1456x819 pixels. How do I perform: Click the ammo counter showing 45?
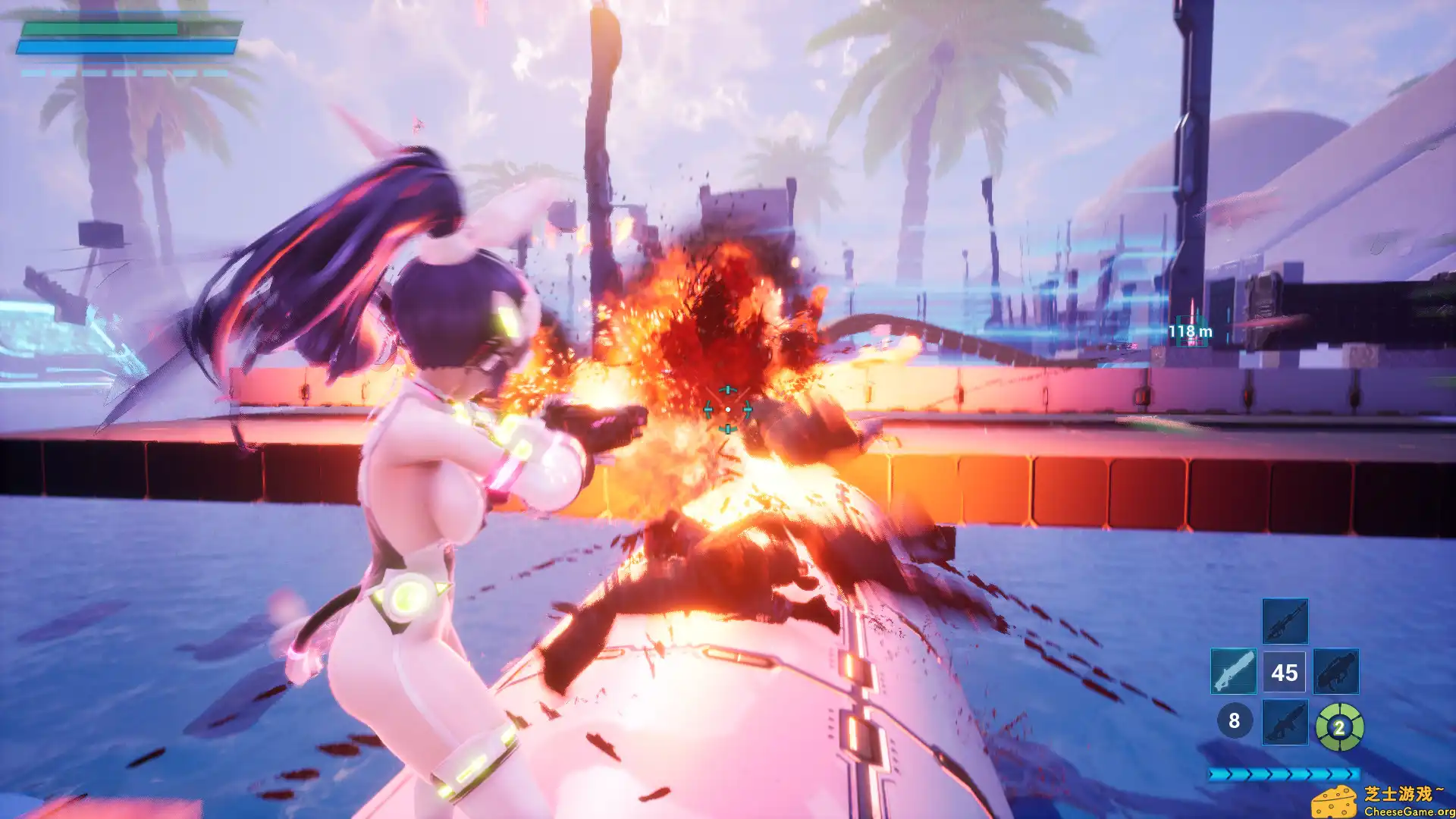(x=1285, y=673)
